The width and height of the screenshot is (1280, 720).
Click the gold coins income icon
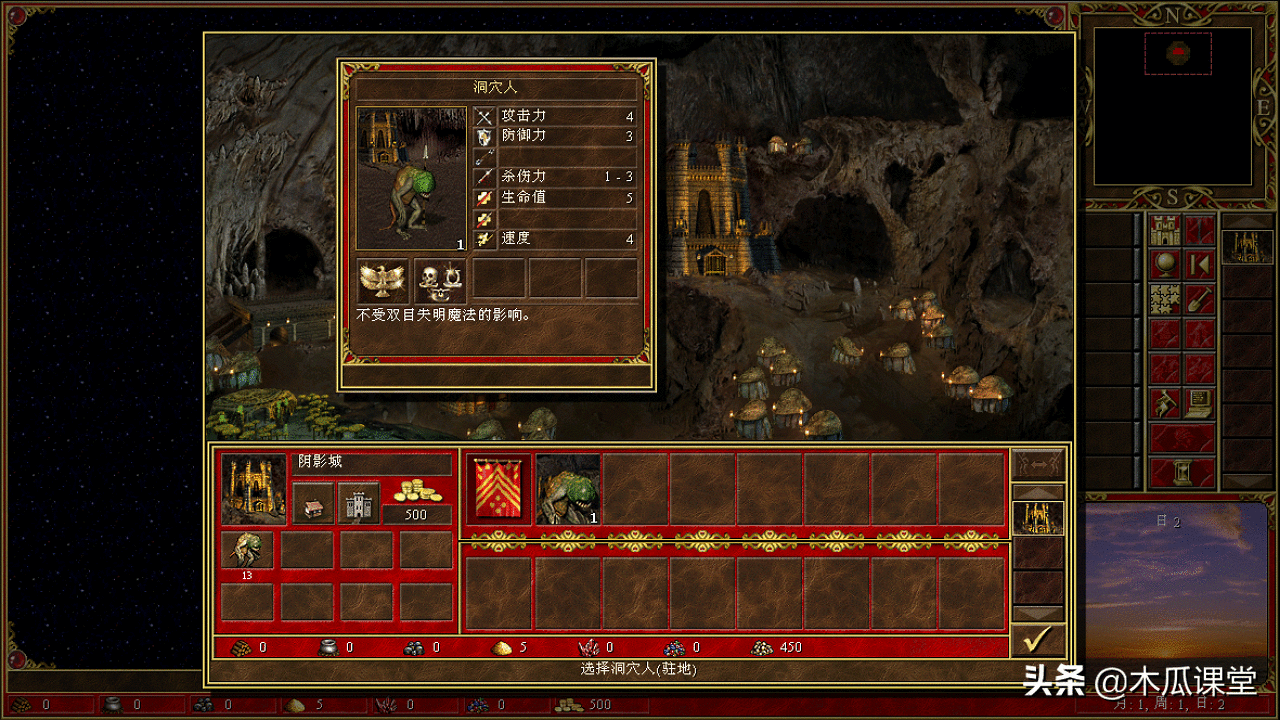[x=417, y=489]
